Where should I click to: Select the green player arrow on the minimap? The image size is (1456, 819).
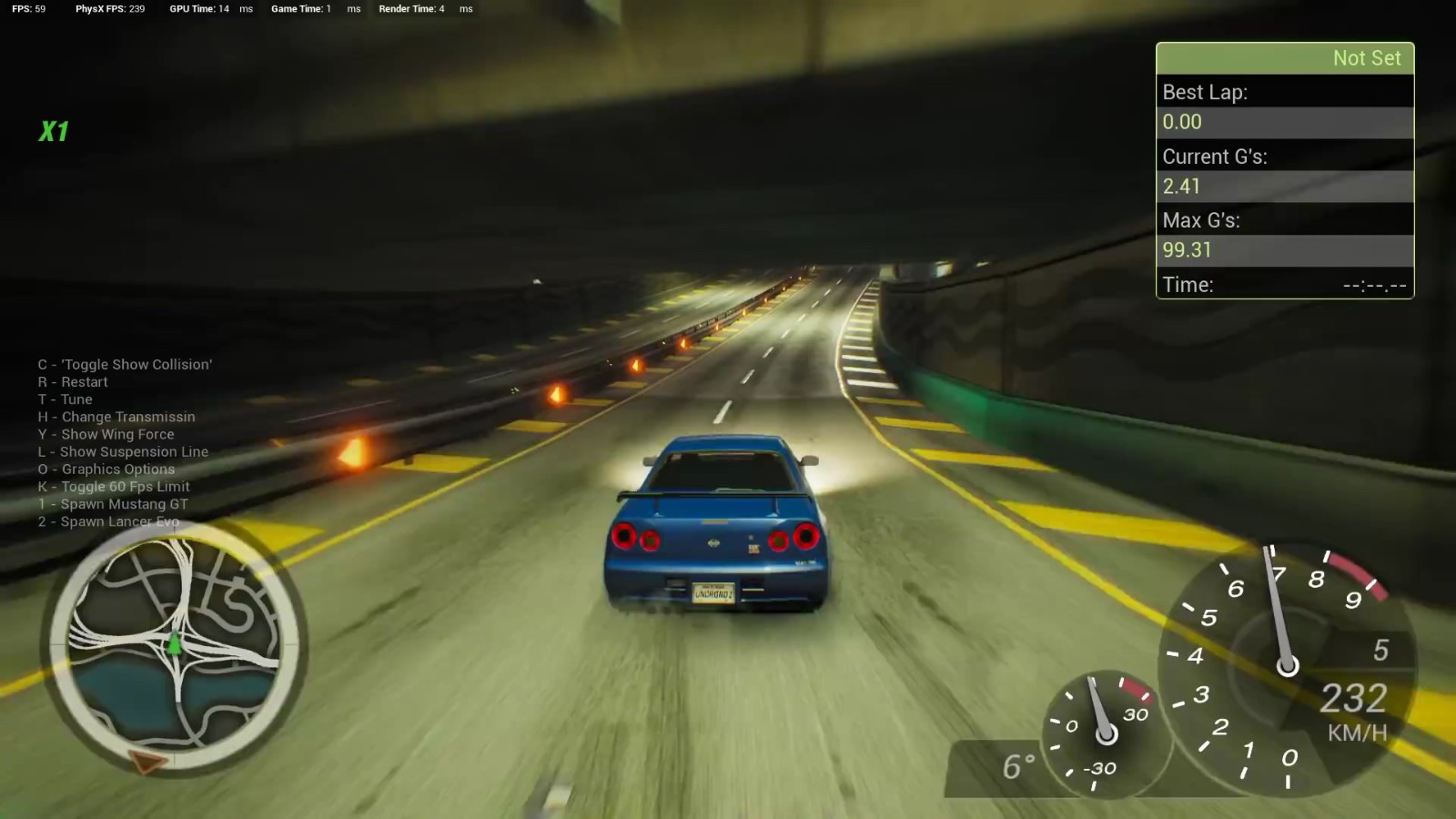pos(173,643)
